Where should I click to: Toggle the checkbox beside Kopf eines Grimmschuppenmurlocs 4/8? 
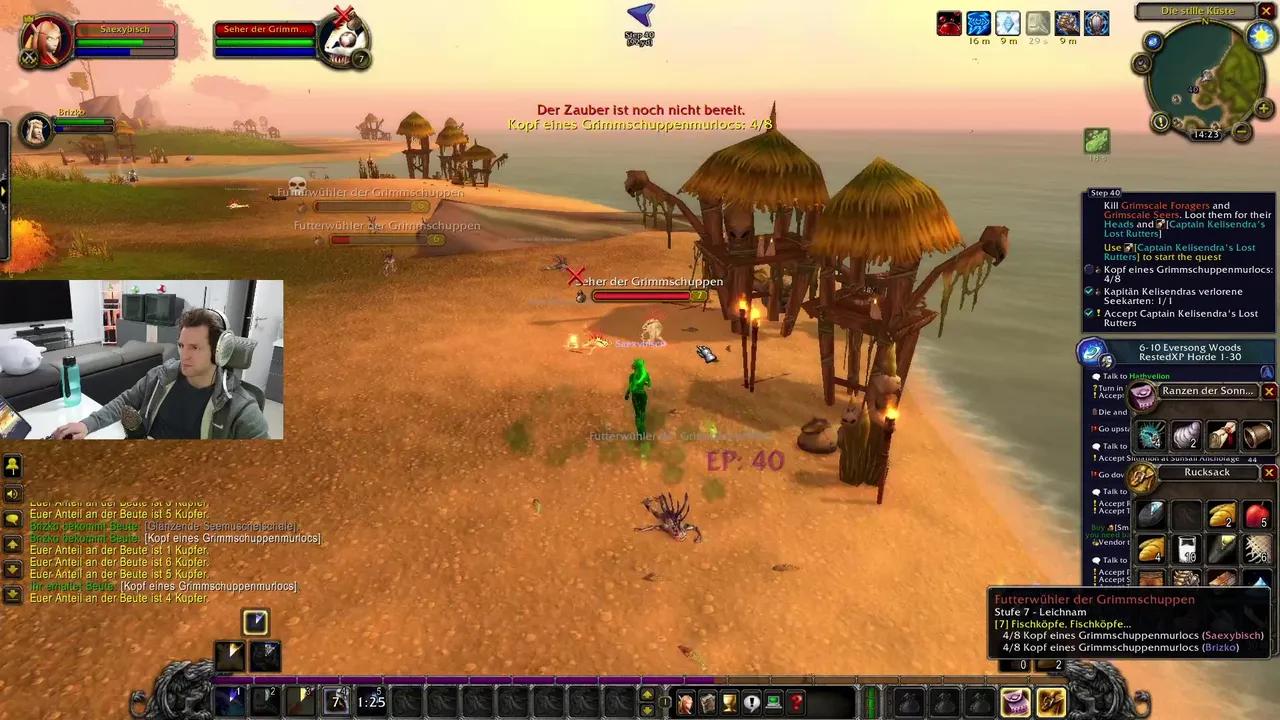tap(1089, 270)
